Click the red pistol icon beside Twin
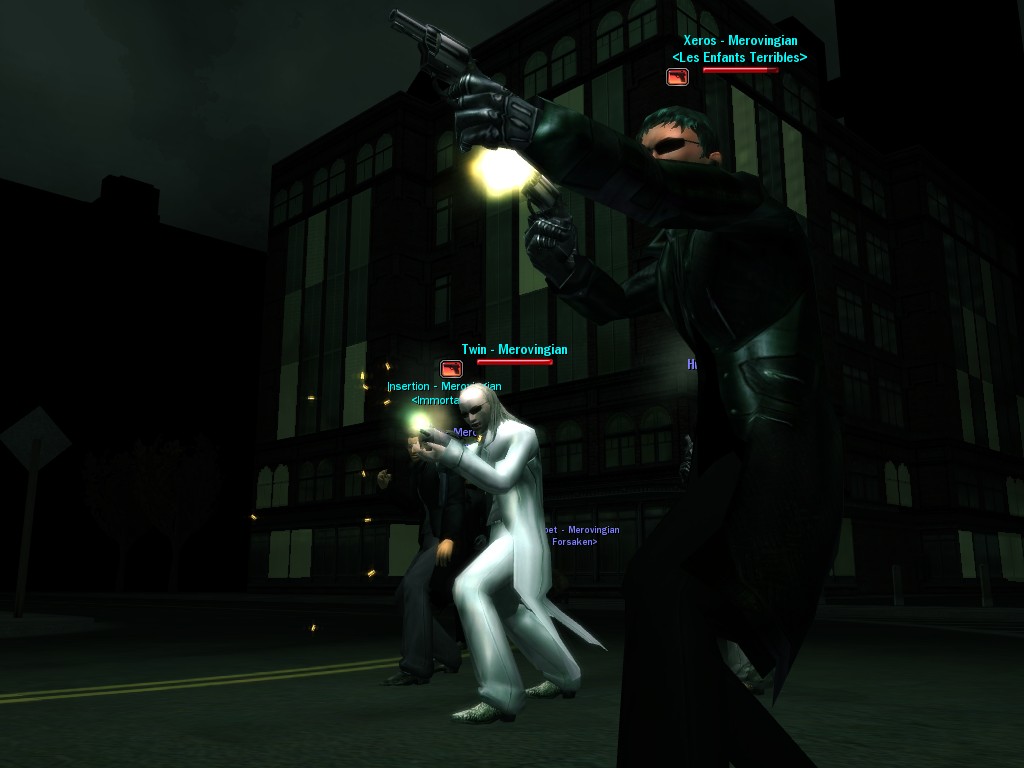Viewport: 1024px width, 768px height. [x=452, y=369]
